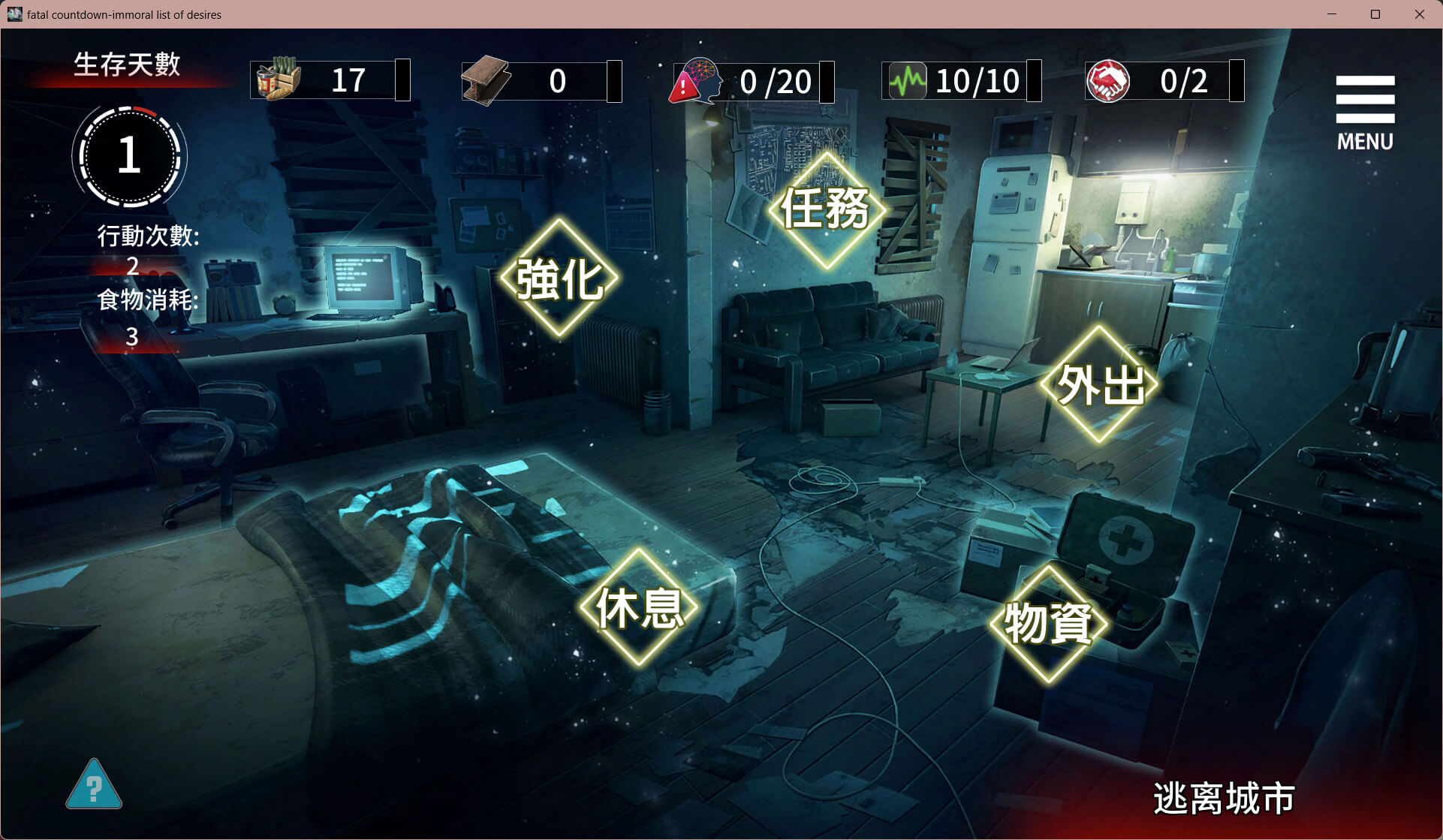Click the 逃离城市 (Escape City) button
1443x840 pixels.
pos(1224,797)
